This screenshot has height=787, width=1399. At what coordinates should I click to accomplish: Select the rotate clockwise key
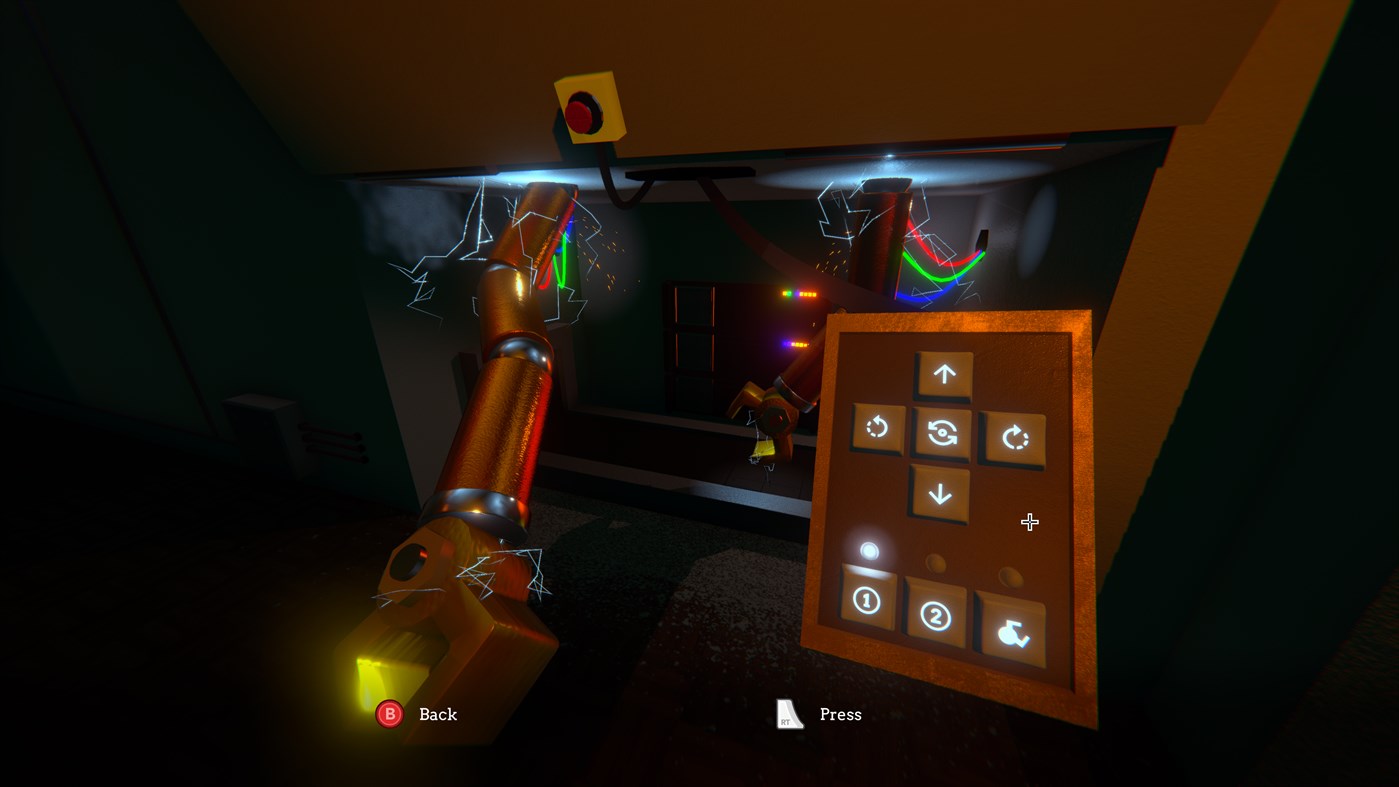(x=1013, y=436)
